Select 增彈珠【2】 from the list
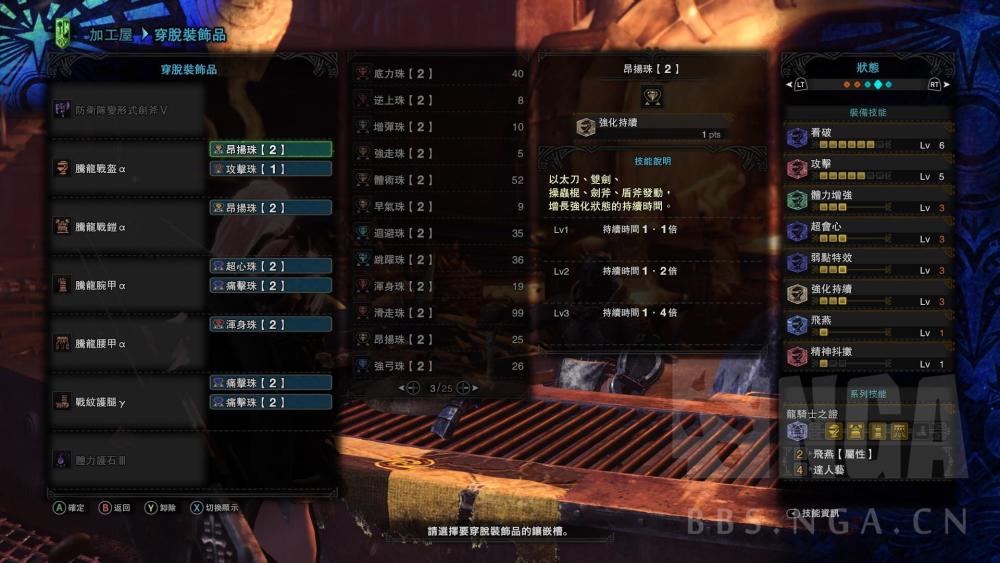Screen dimensions: 1000x563 440,127
